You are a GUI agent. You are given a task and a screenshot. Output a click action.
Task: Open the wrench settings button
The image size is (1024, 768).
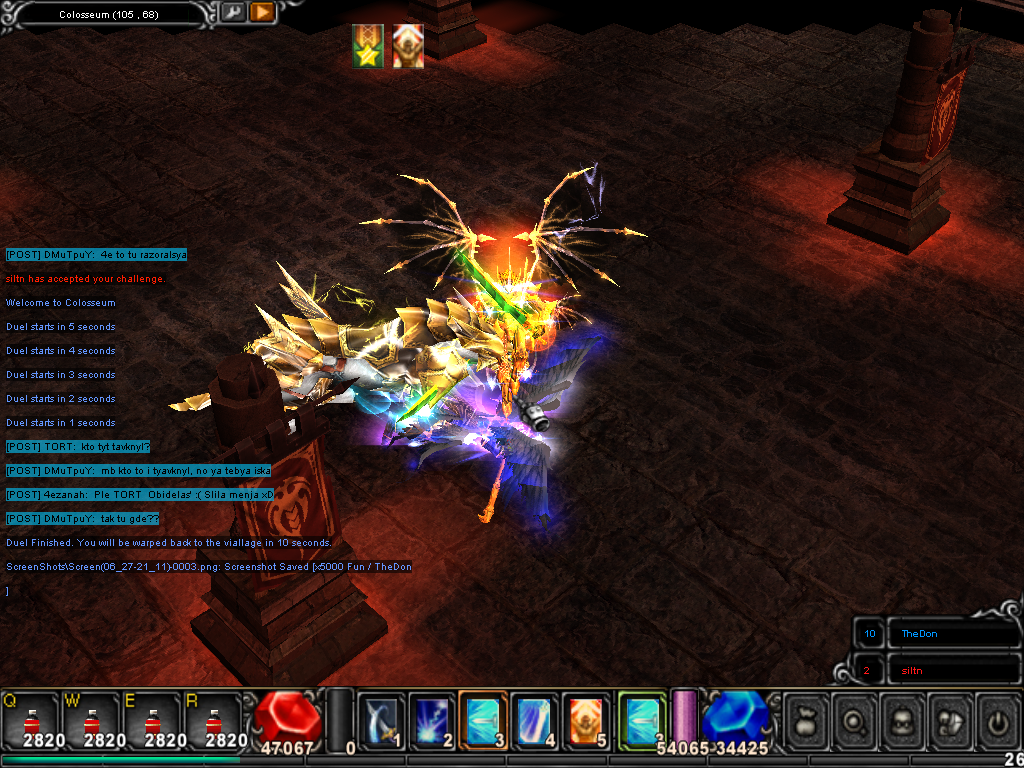pyautogui.click(x=231, y=13)
